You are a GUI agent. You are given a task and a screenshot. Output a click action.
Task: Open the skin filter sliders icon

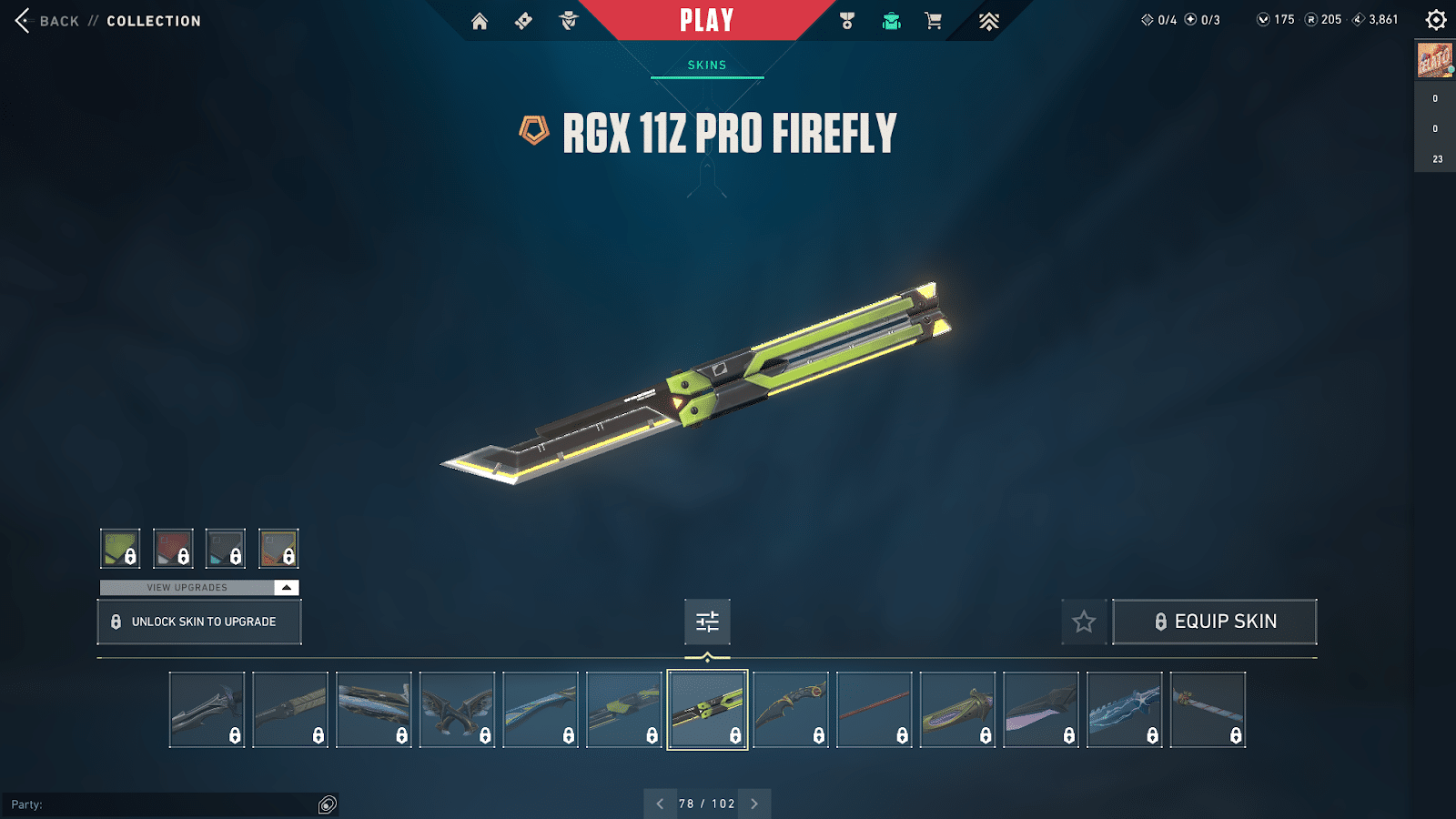point(706,622)
